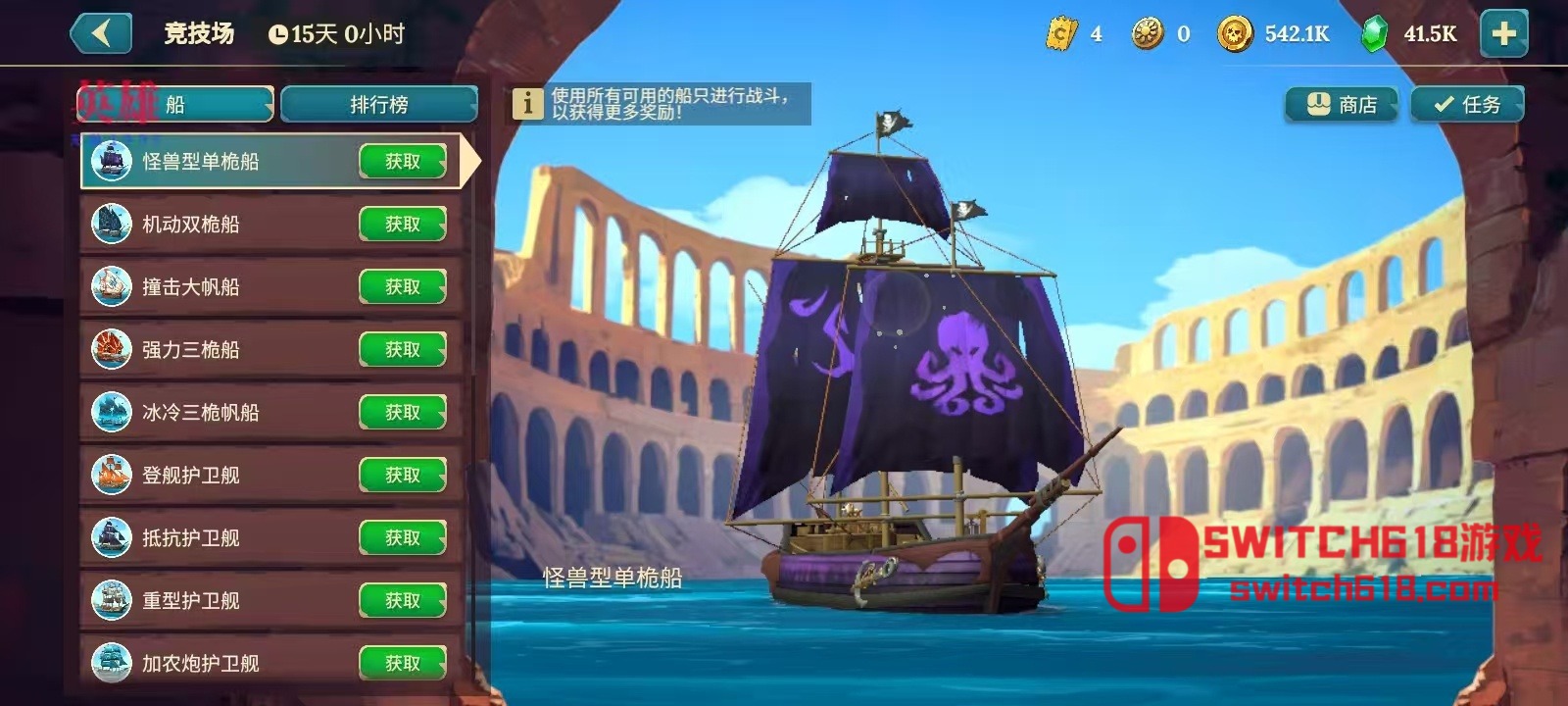Tap the info icon on the battle tip banner
This screenshot has width=1568, height=706.
click(x=530, y=103)
